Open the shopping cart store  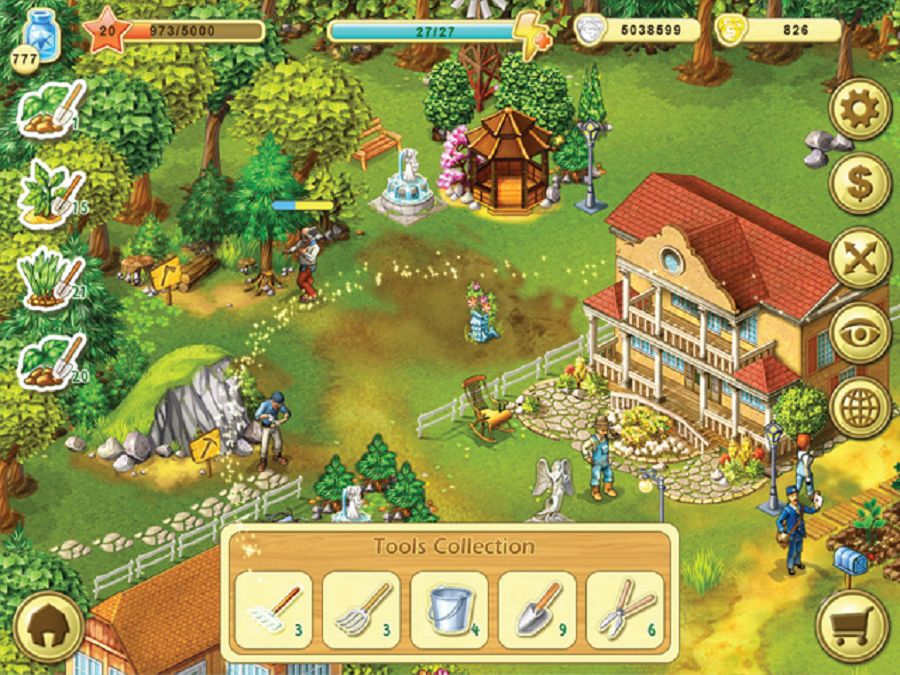(852, 627)
